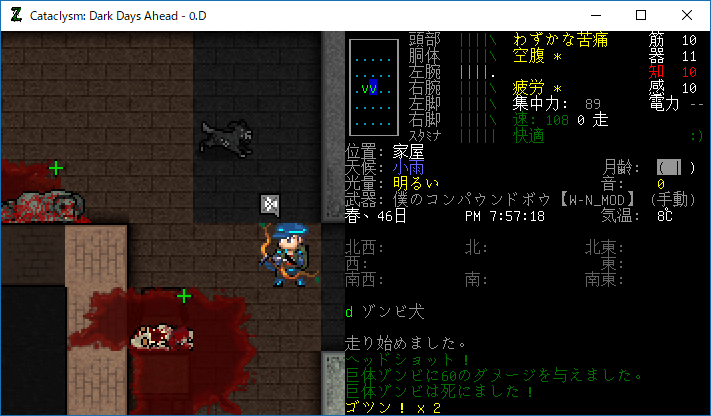
Task: Close the Cataclysm: Dark Days Ahead window
Action: [x=687, y=15]
